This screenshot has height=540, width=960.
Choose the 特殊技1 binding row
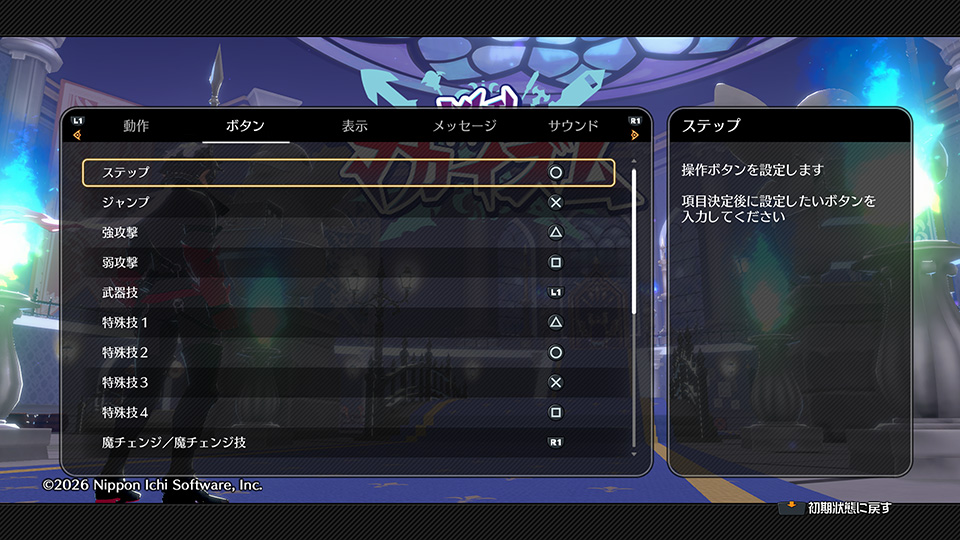[x=348, y=322]
